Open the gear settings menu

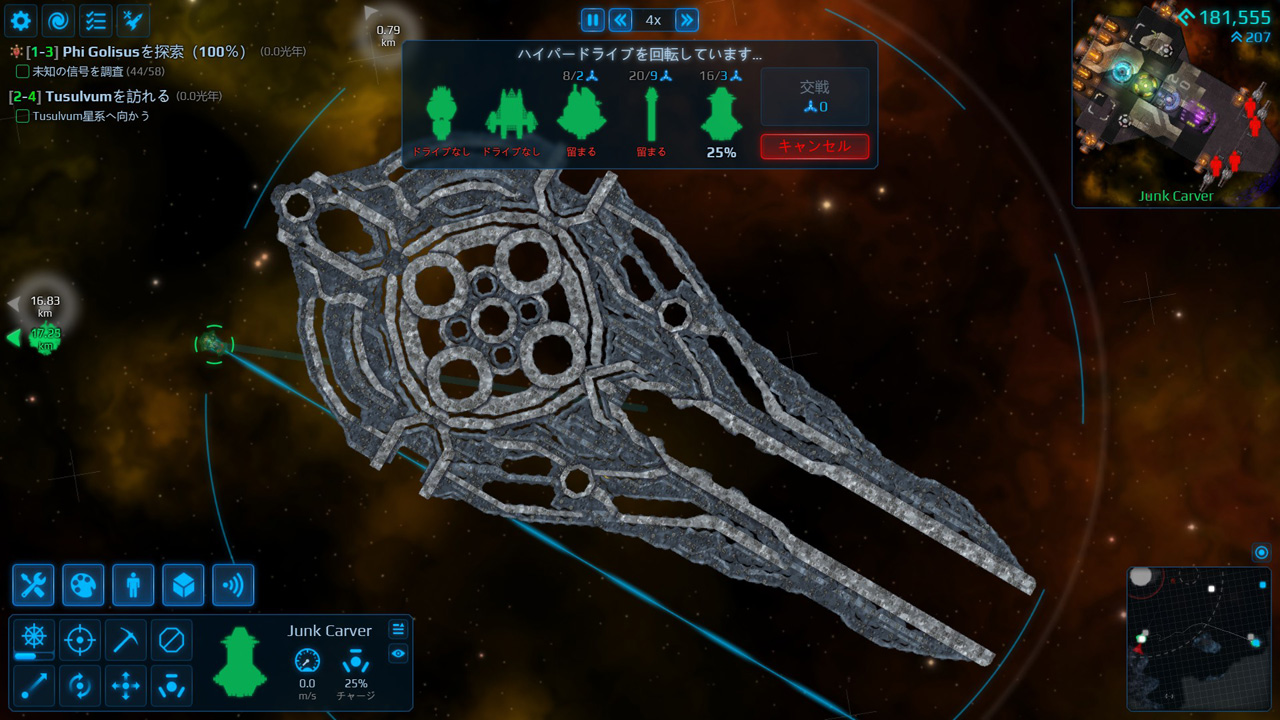point(21,19)
